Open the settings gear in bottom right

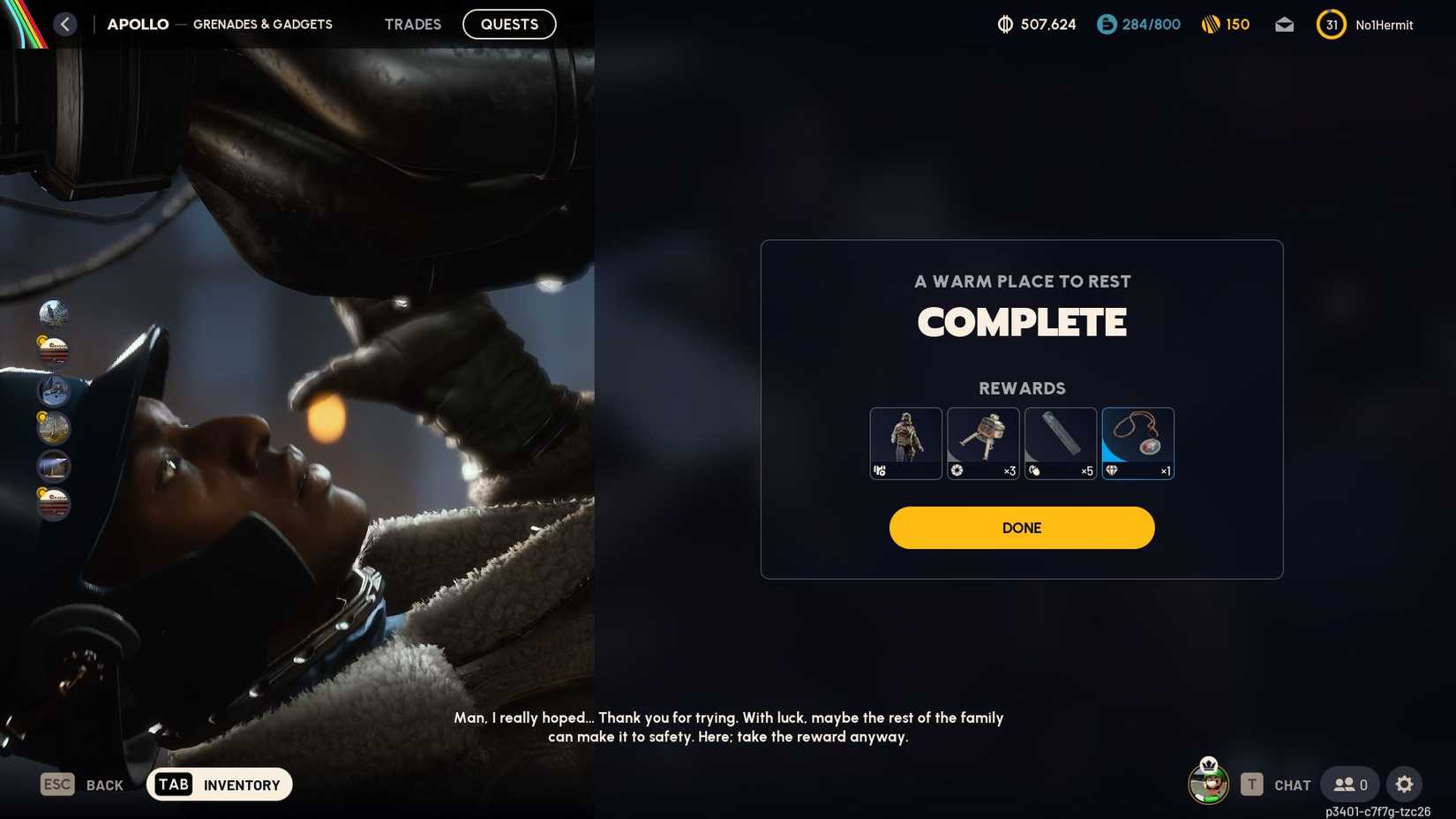pos(1405,784)
